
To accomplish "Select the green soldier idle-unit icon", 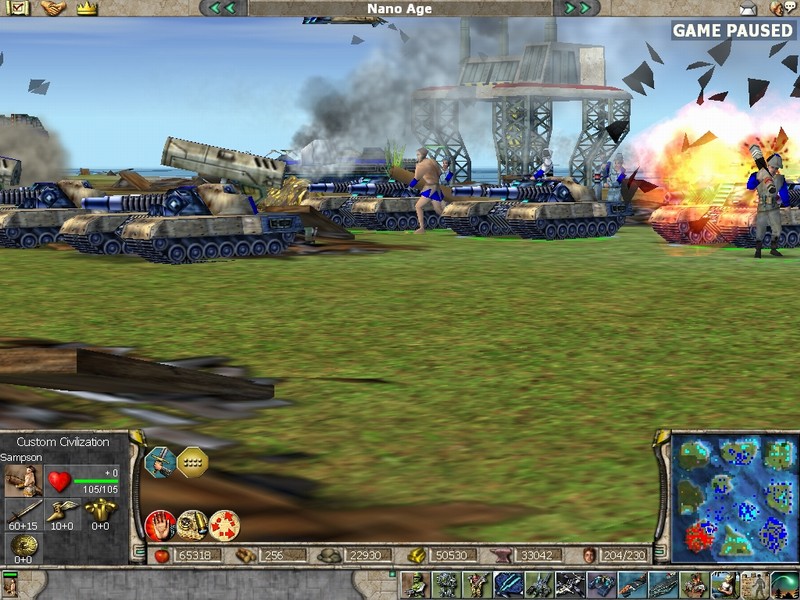I will tap(416, 585).
